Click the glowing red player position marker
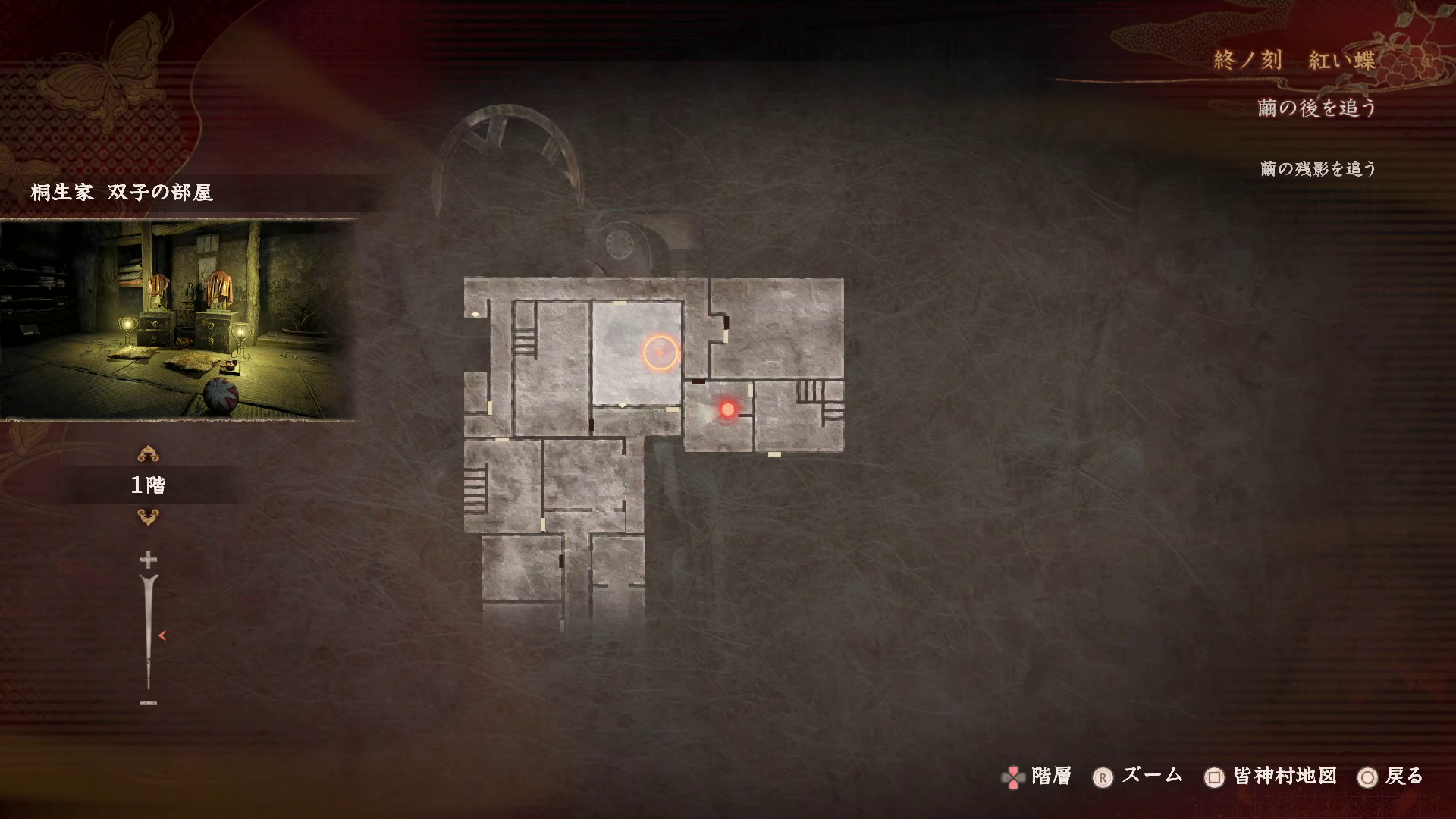This screenshot has width=1456, height=819. pyautogui.click(x=728, y=409)
